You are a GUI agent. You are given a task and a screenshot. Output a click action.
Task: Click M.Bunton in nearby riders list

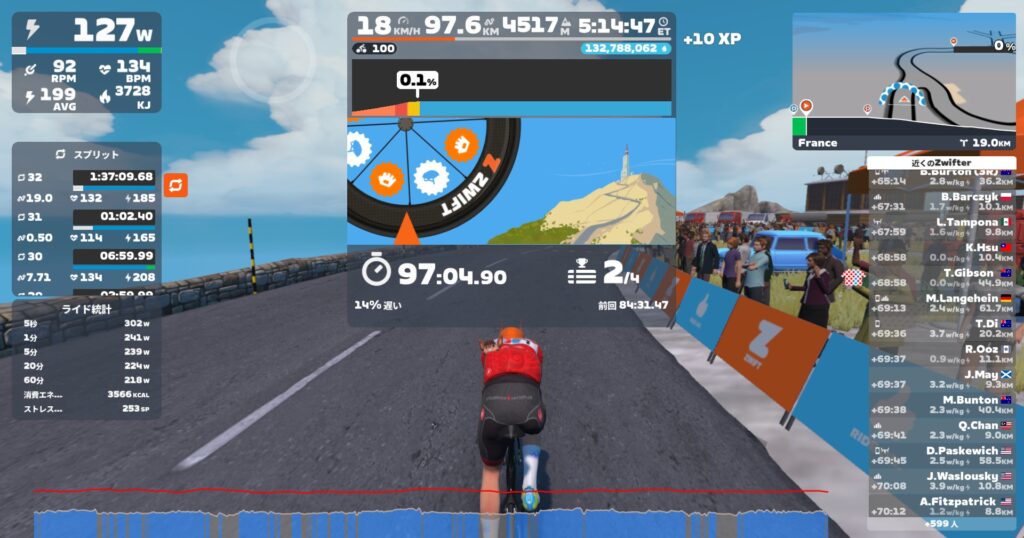pyautogui.click(x=942, y=405)
